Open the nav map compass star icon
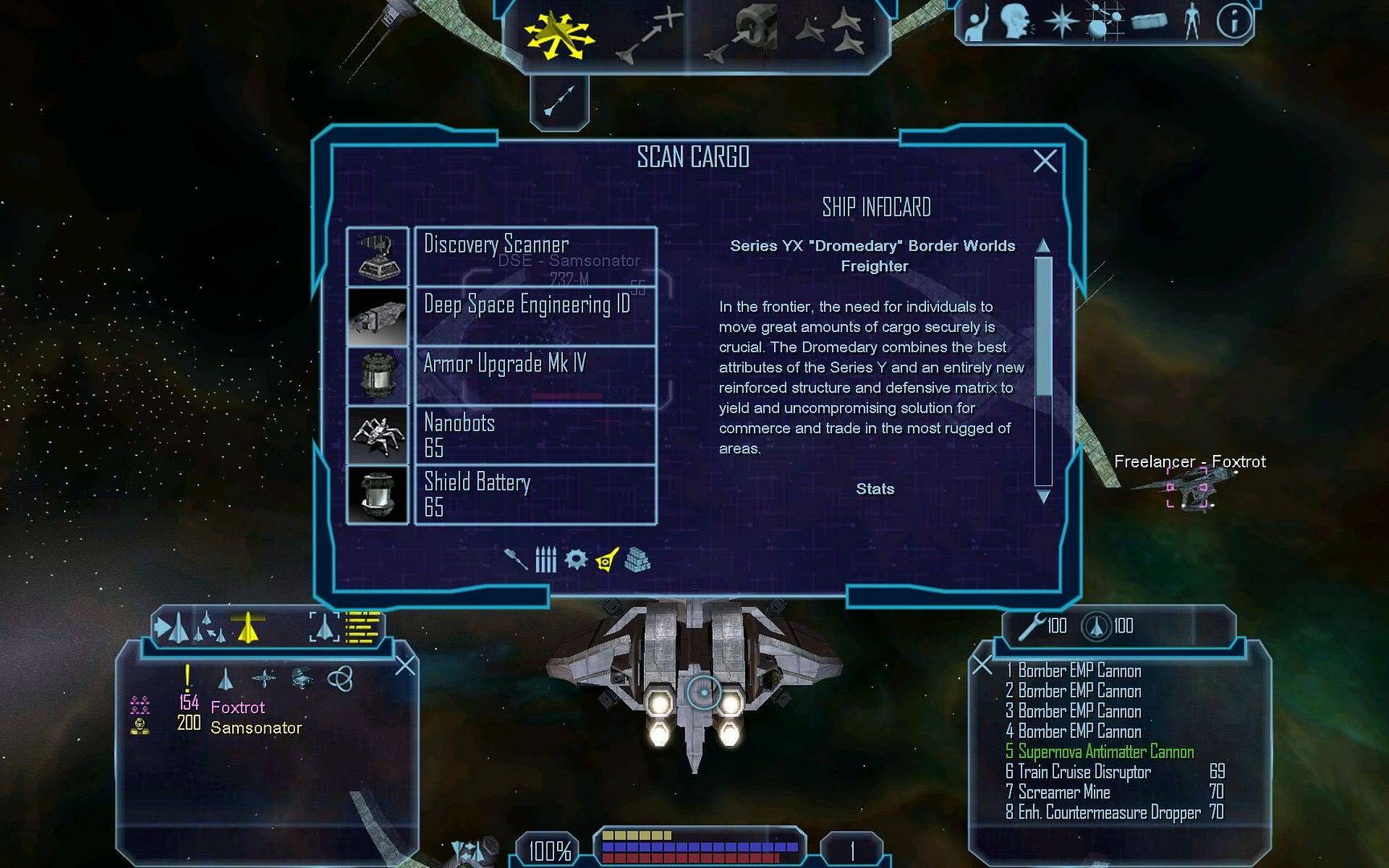This screenshot has height=868, width=1389. pyautogui.click(x=1061, y=23)
